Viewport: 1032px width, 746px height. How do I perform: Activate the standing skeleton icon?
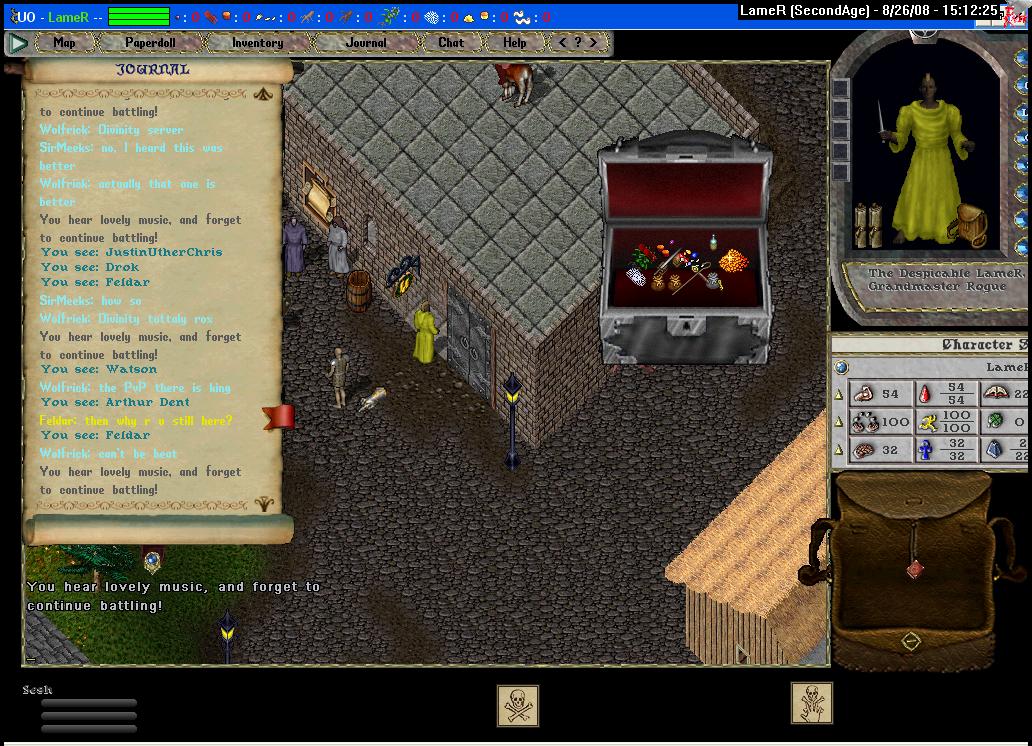point(811,703)
